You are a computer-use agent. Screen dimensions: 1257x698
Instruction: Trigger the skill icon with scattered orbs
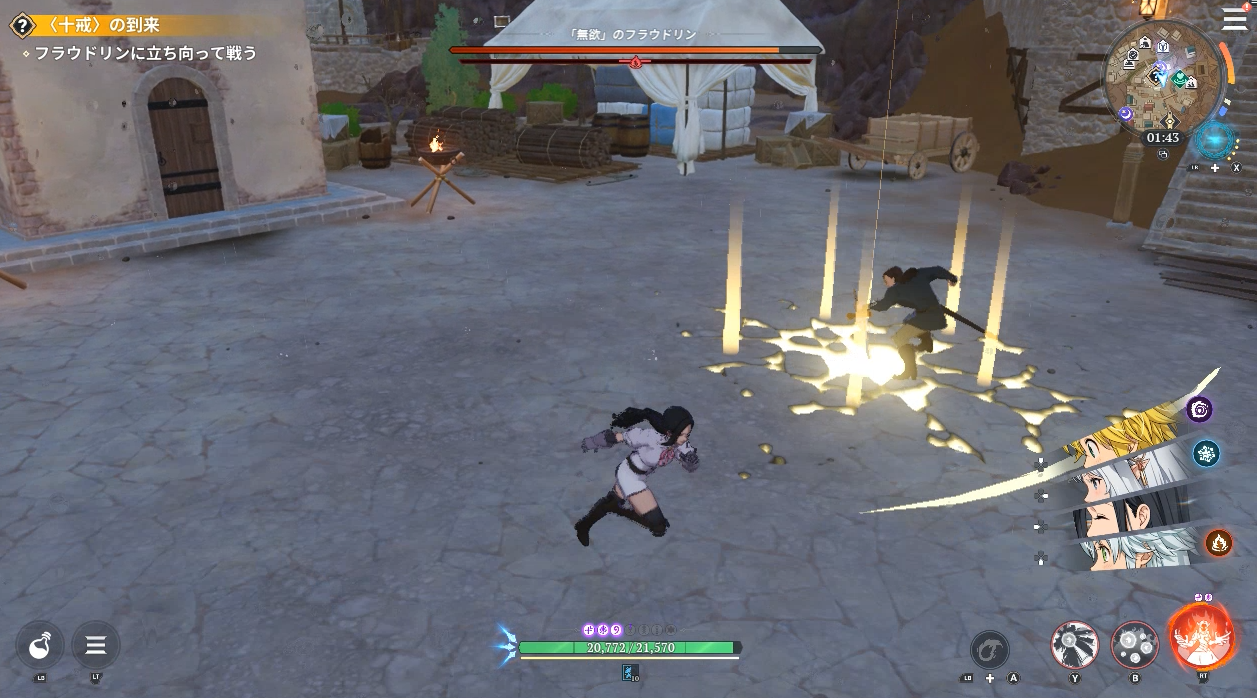(x=1134, y=645)
